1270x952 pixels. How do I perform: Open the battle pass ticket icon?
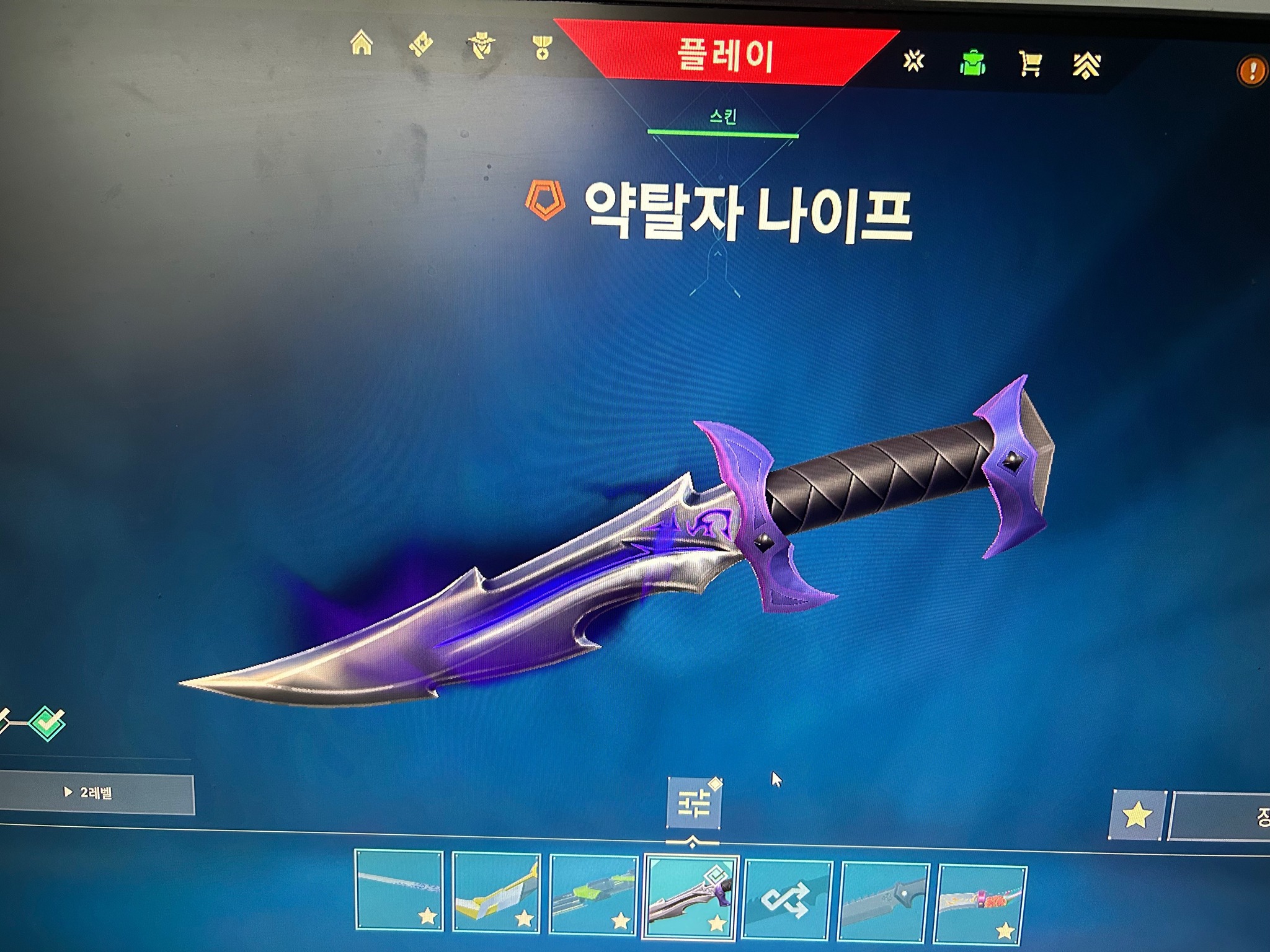[421, 45]
